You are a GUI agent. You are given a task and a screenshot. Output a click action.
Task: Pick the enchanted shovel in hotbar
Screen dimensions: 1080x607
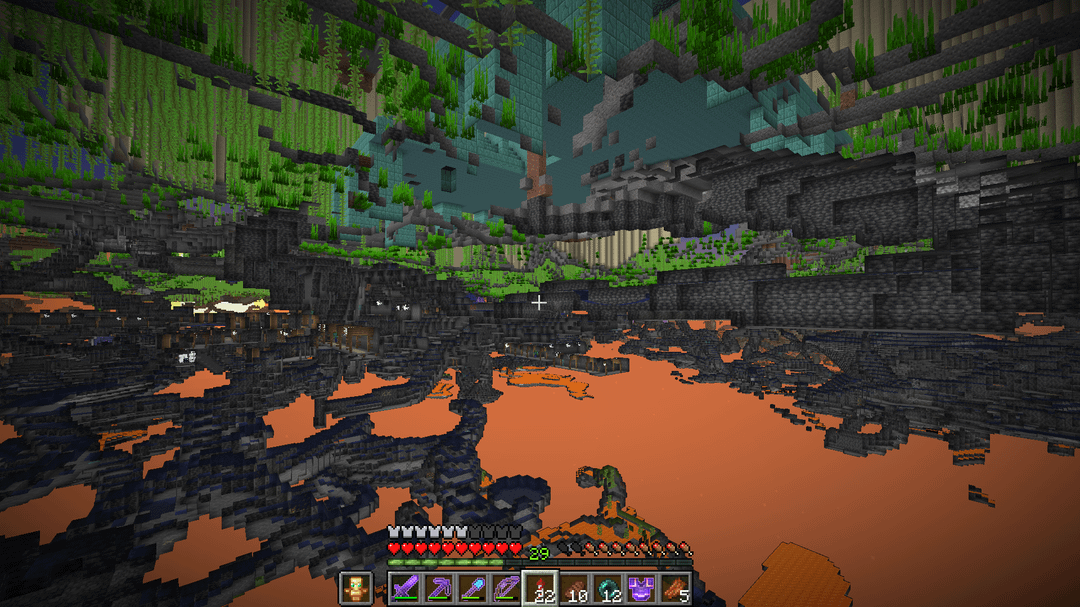[x=473, y=588]
